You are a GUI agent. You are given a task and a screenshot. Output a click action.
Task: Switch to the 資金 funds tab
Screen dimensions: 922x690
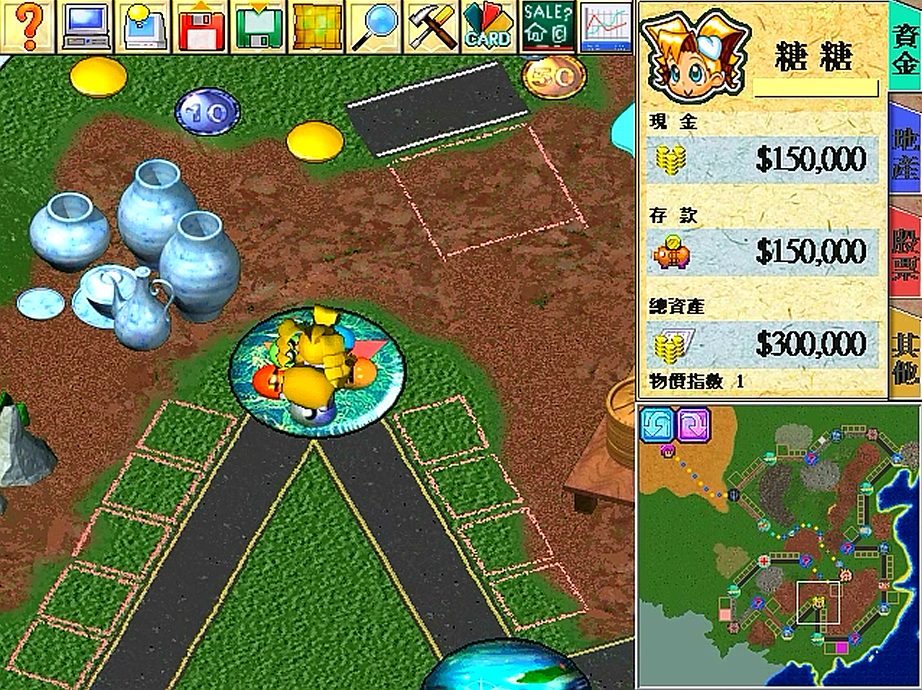point(906,47)
